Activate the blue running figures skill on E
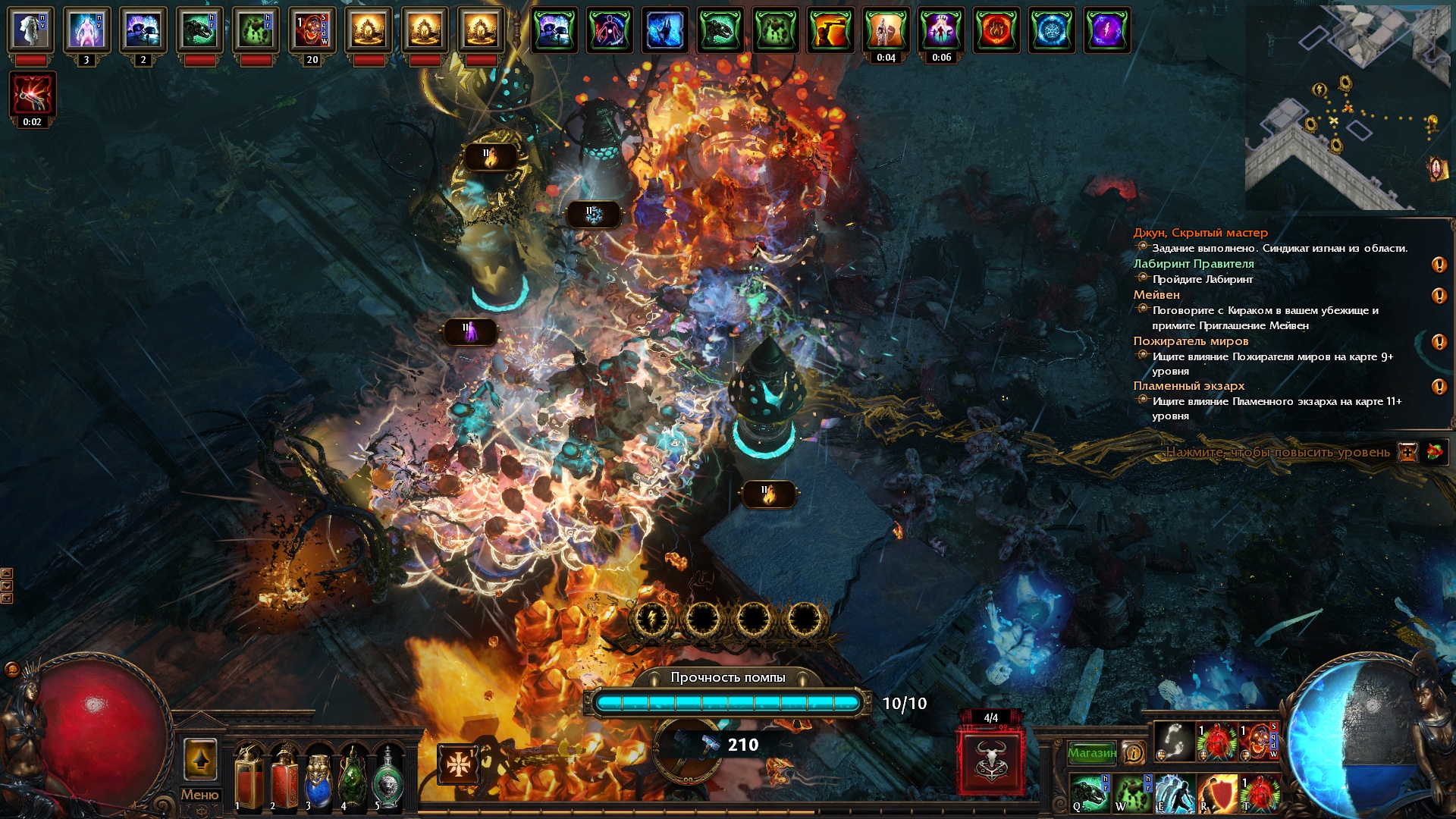The width and height of the screenshot is (1456, 819). [1174, 793]
